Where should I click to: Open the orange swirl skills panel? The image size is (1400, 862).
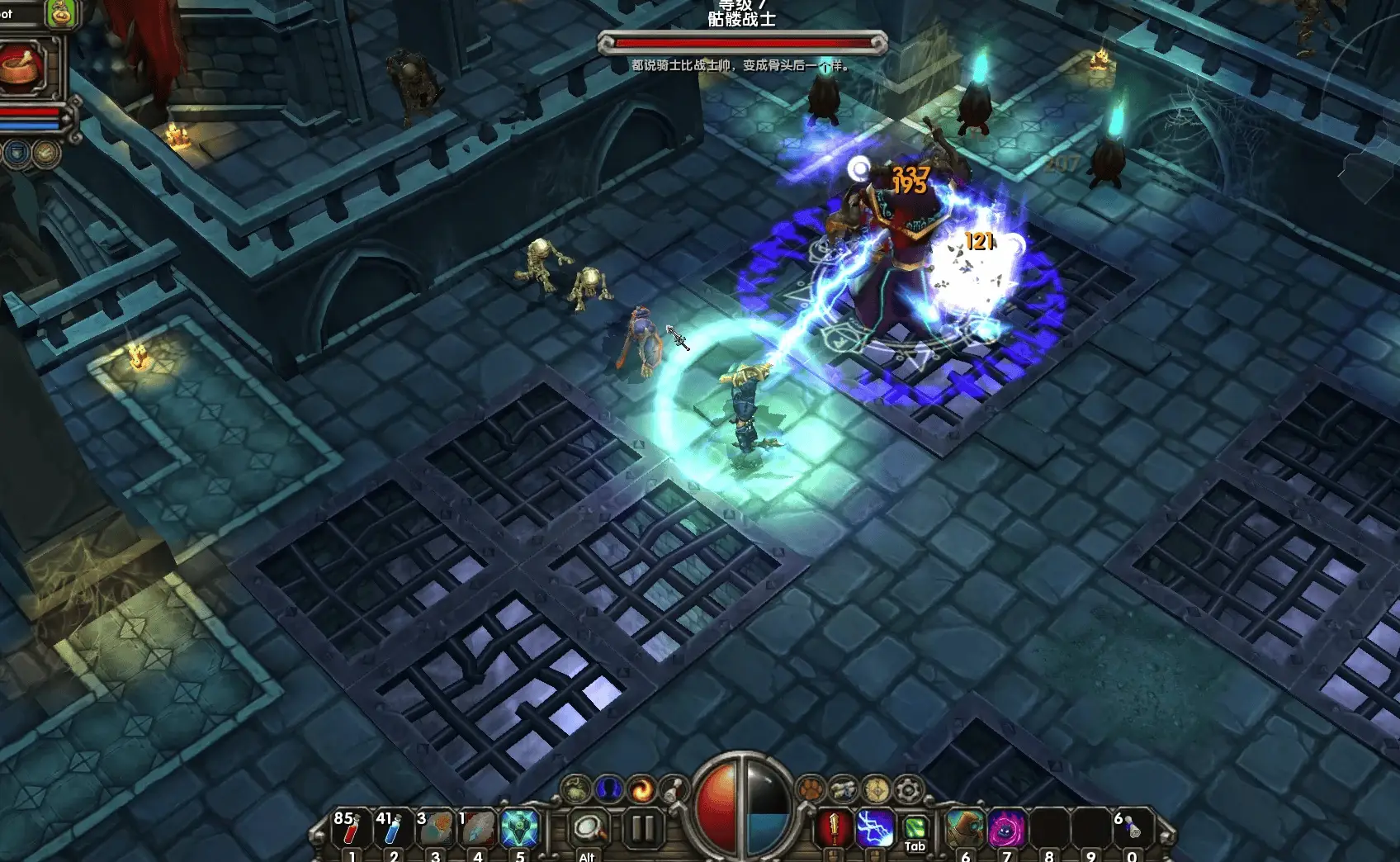[x=641, y=791]
